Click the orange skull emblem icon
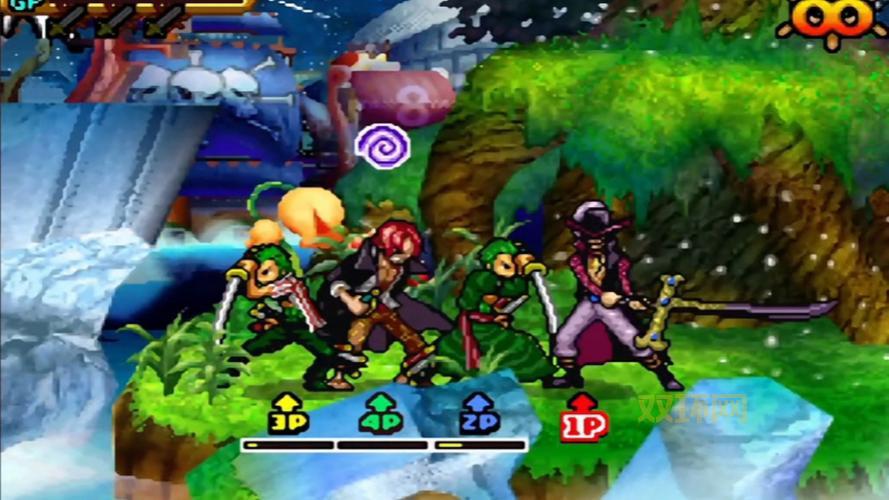889x500 pixels. click(831, 20)
